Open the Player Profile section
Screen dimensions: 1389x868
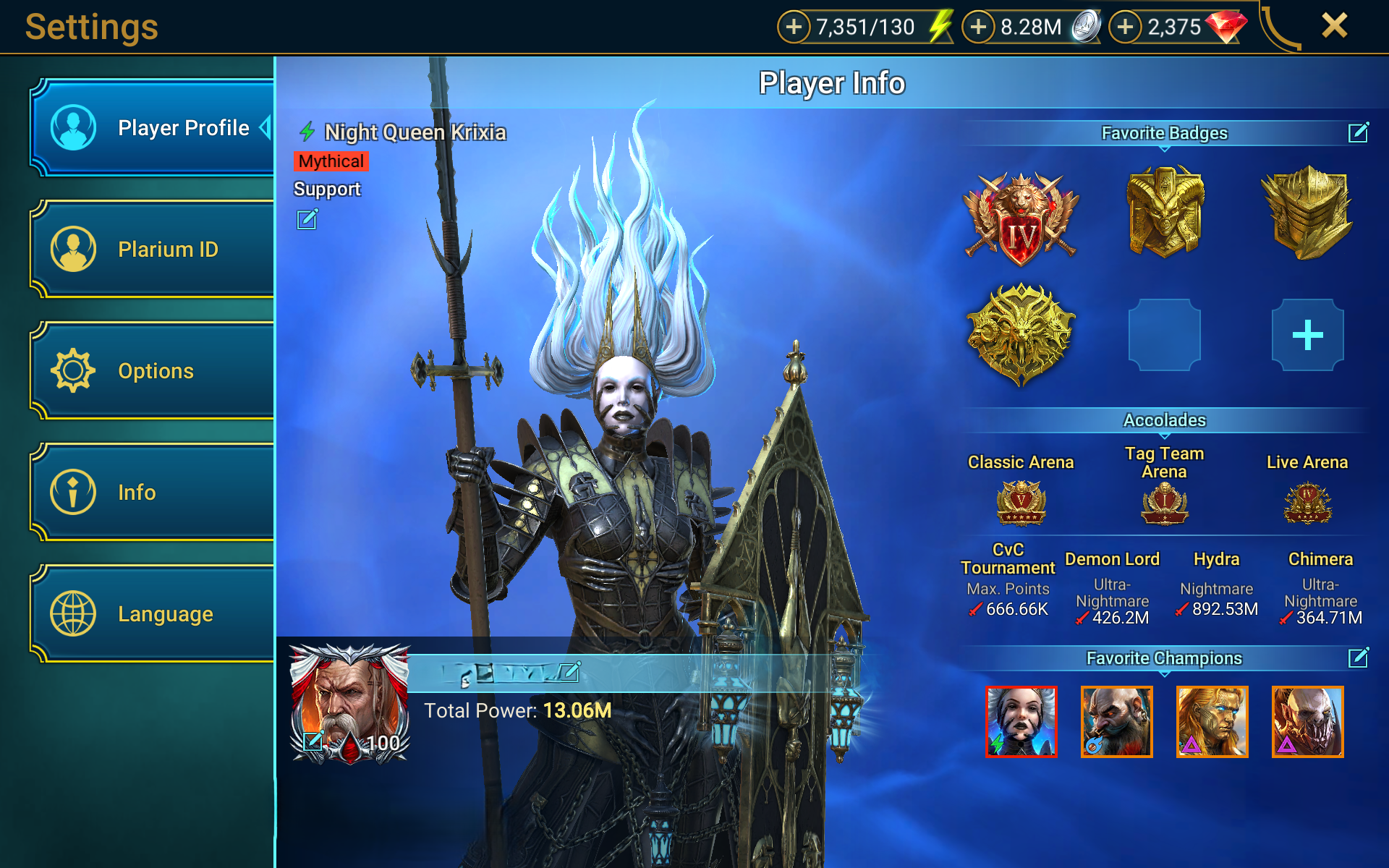point(152,128)
